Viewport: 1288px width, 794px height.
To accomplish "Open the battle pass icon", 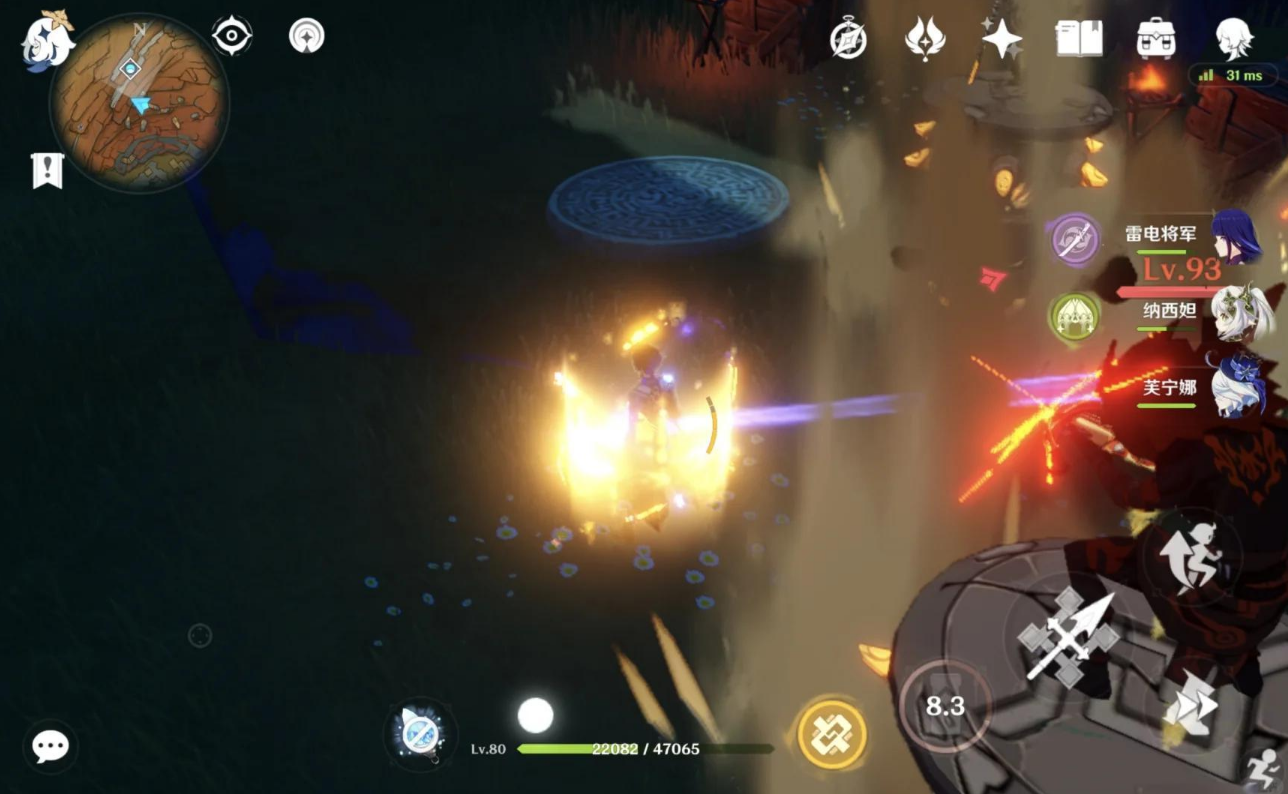I will [x=925, y=39].
